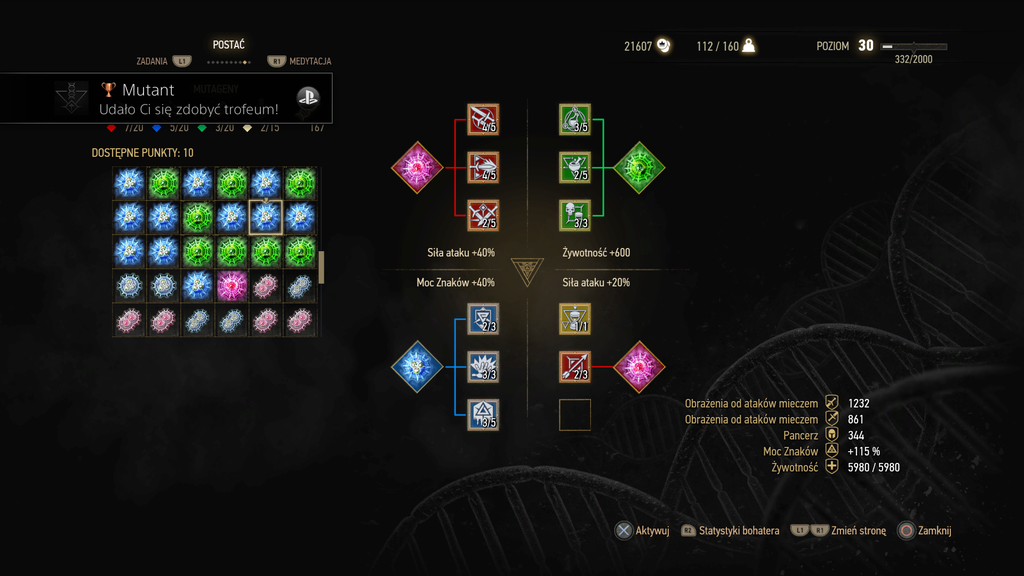Select the blue sign skill showing 3/3
This screenshot has height=576, width=1024.
483,367
